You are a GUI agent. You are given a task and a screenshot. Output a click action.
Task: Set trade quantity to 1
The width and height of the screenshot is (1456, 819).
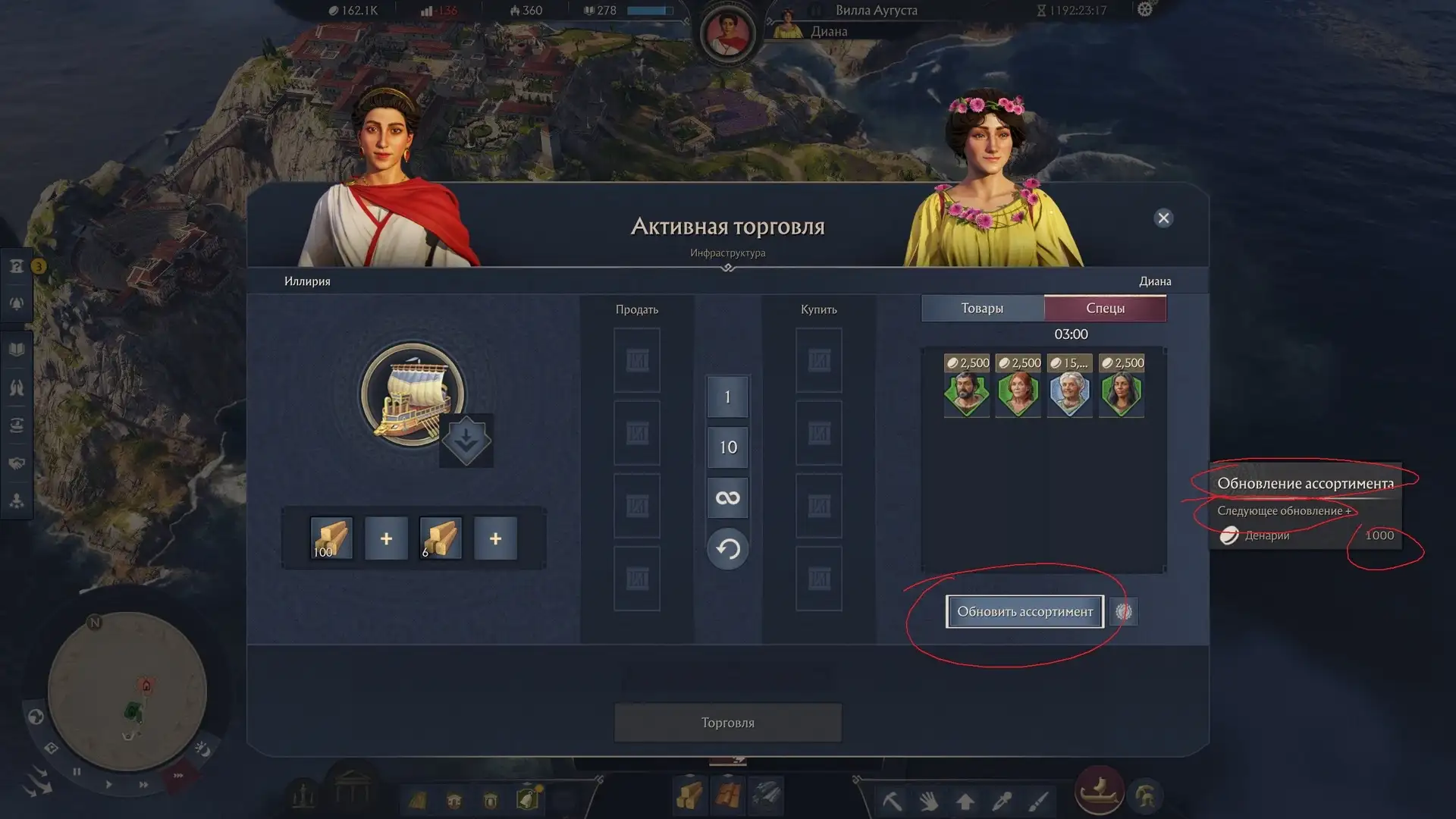pyautogui.click(x=727, y=397)
